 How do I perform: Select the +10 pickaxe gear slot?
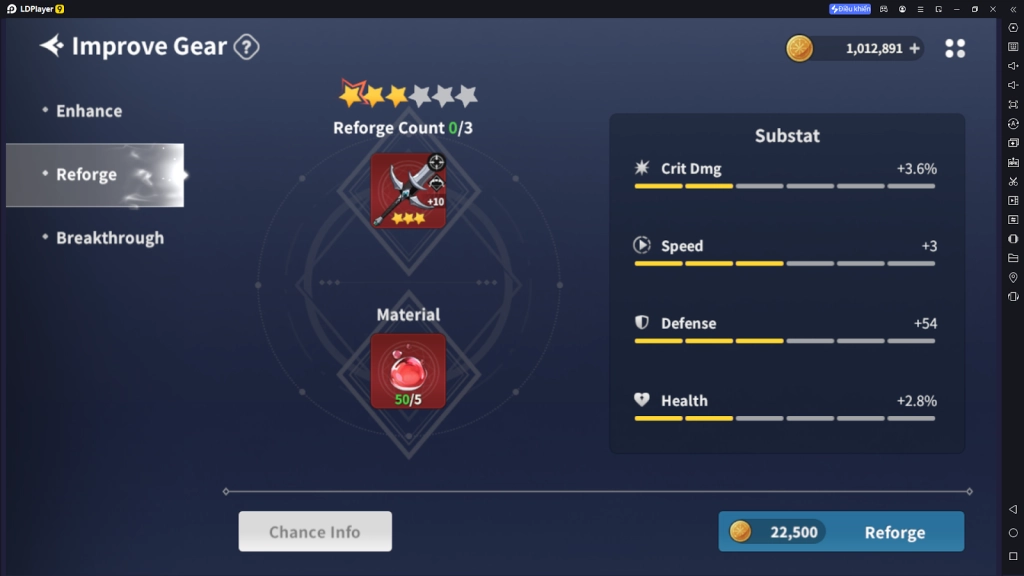coord(408,190)
